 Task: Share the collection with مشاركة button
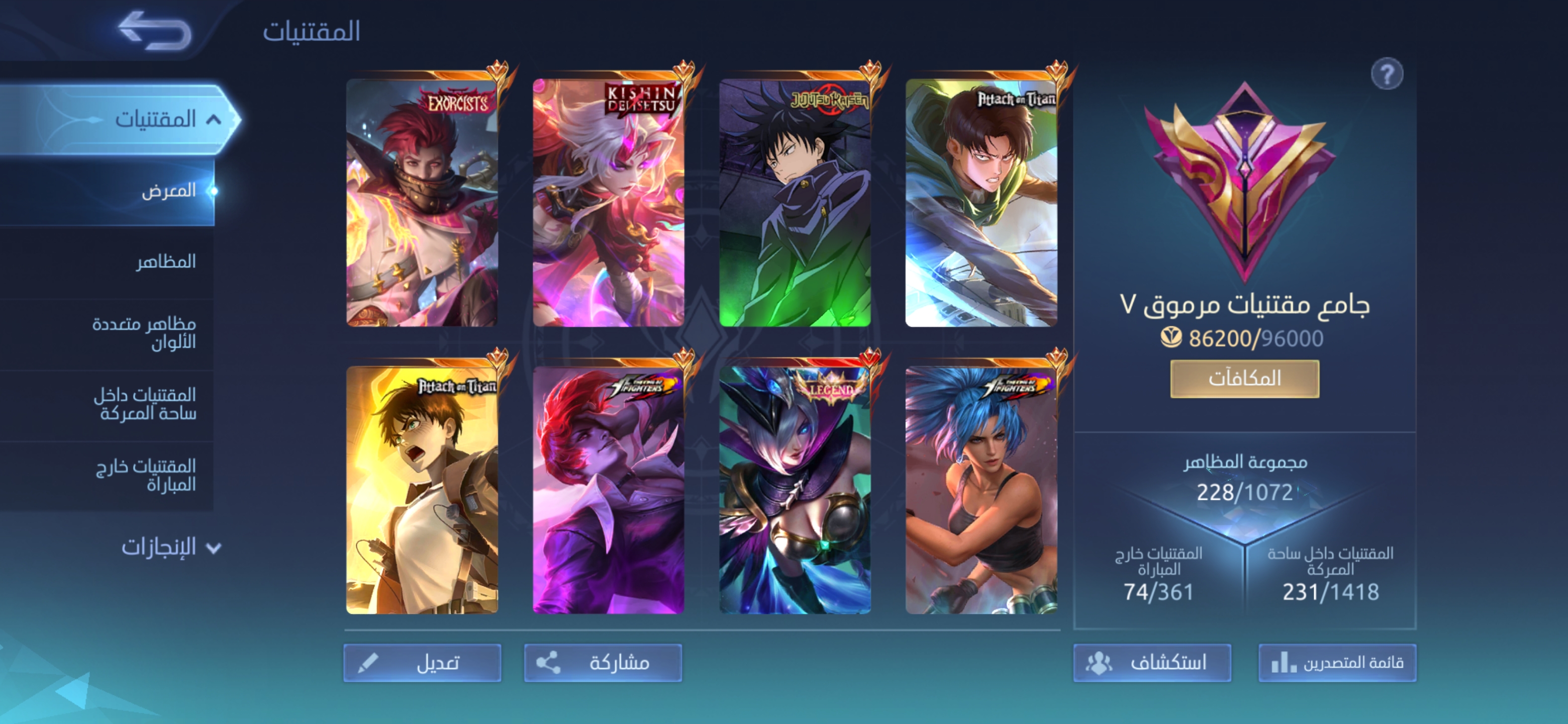(603, 663)
